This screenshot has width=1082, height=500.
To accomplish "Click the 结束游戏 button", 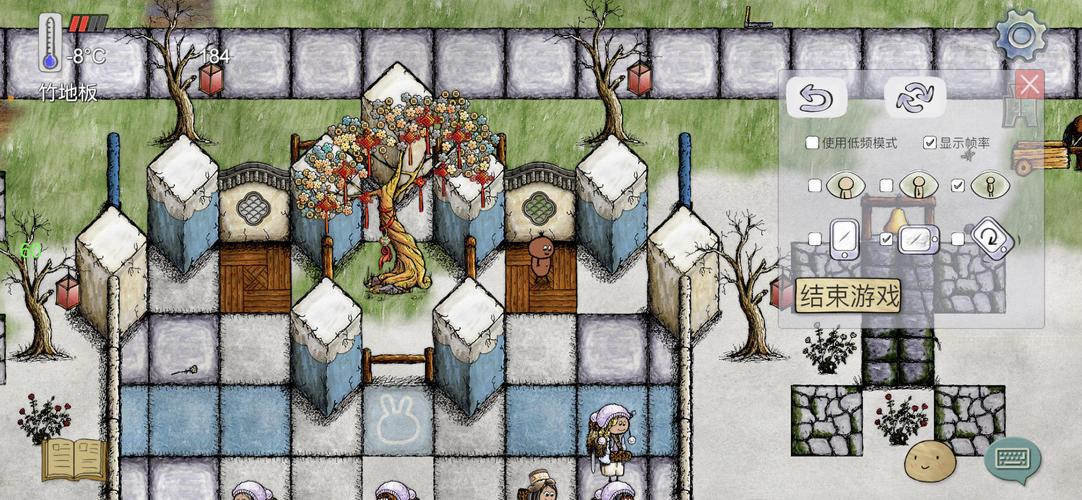I will pyautogui.click(x=848, y=295).
